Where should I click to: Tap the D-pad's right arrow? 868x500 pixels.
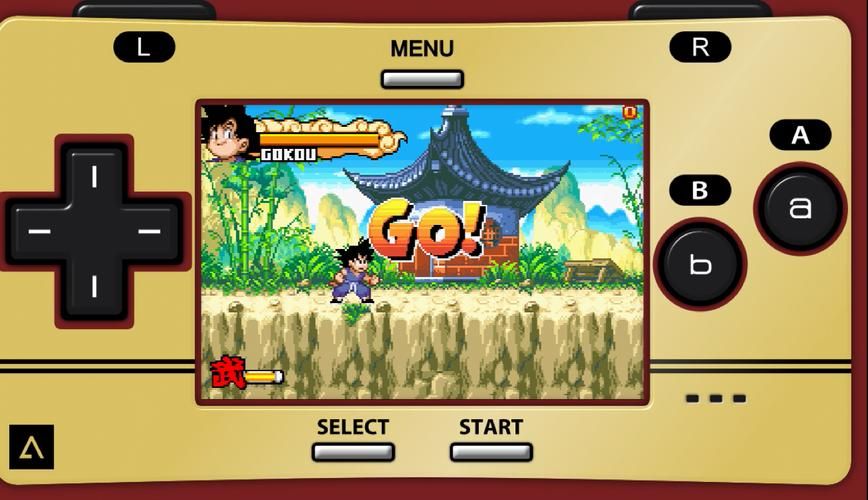point(150,232)
